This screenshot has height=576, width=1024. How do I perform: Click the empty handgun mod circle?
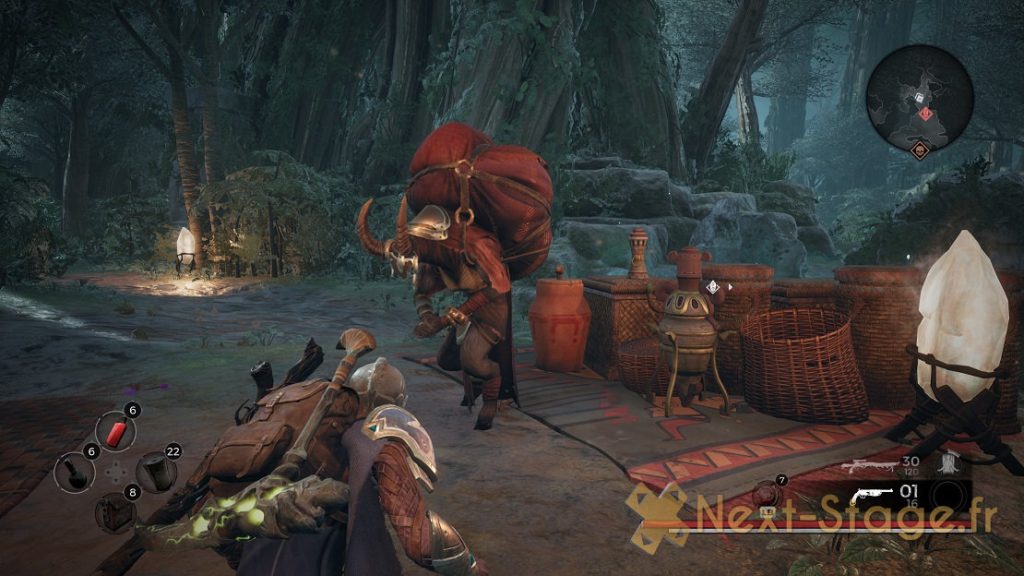pyautogui.click(x=950, y=497)
